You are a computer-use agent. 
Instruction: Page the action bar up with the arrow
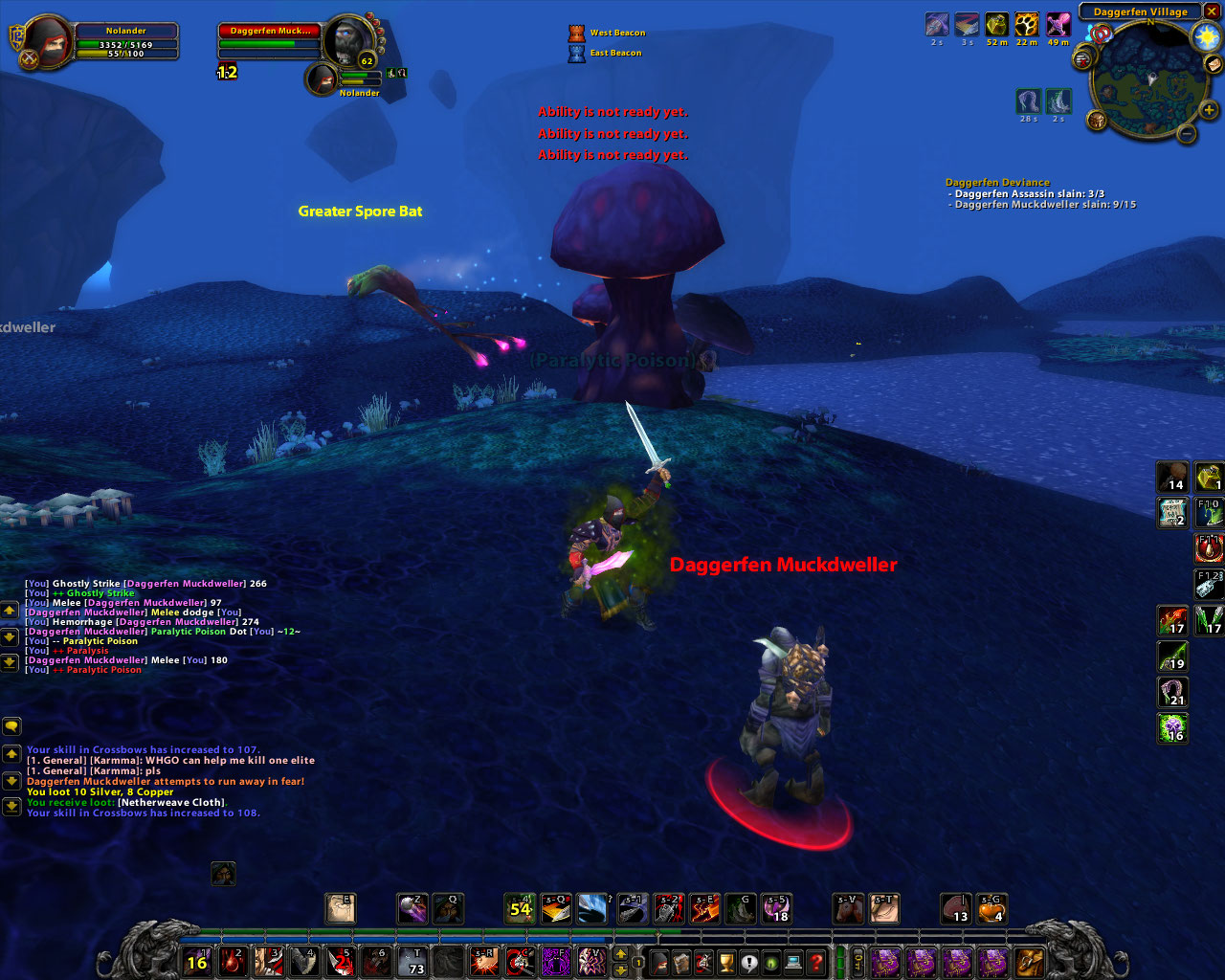pyautogui.click(x=620, y=953)
